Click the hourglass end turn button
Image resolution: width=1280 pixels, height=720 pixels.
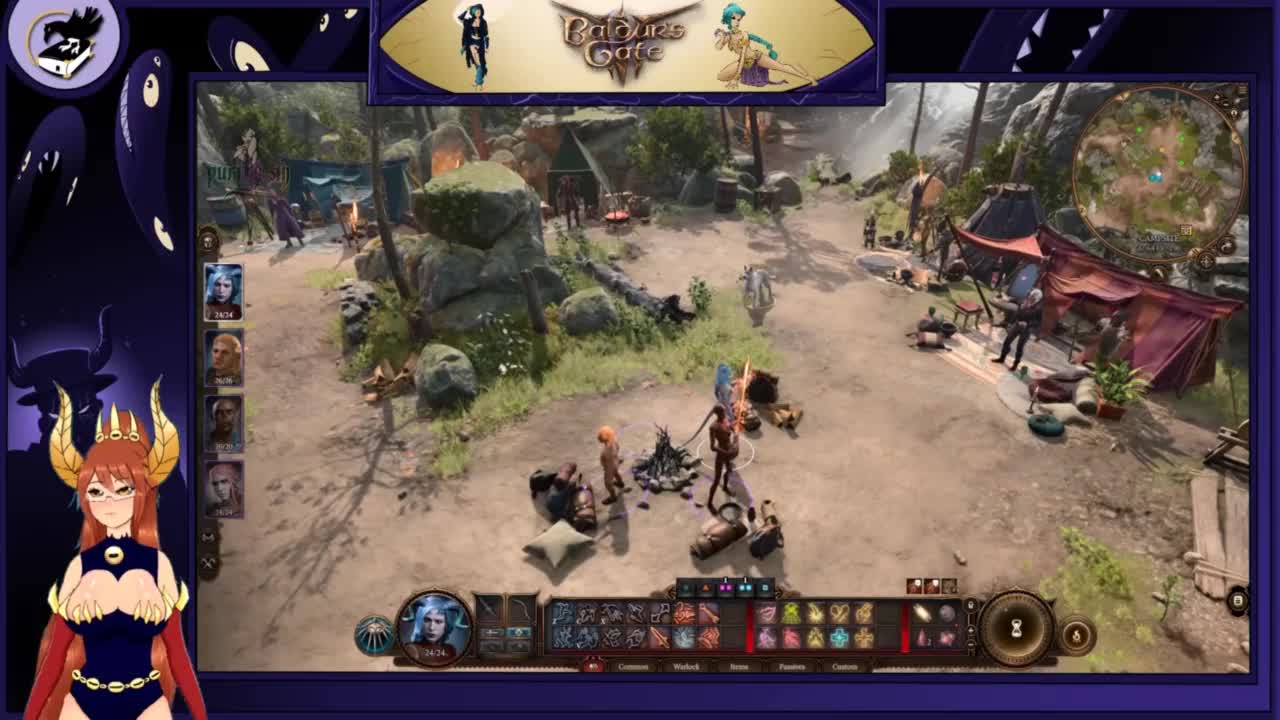(1016, 627)
